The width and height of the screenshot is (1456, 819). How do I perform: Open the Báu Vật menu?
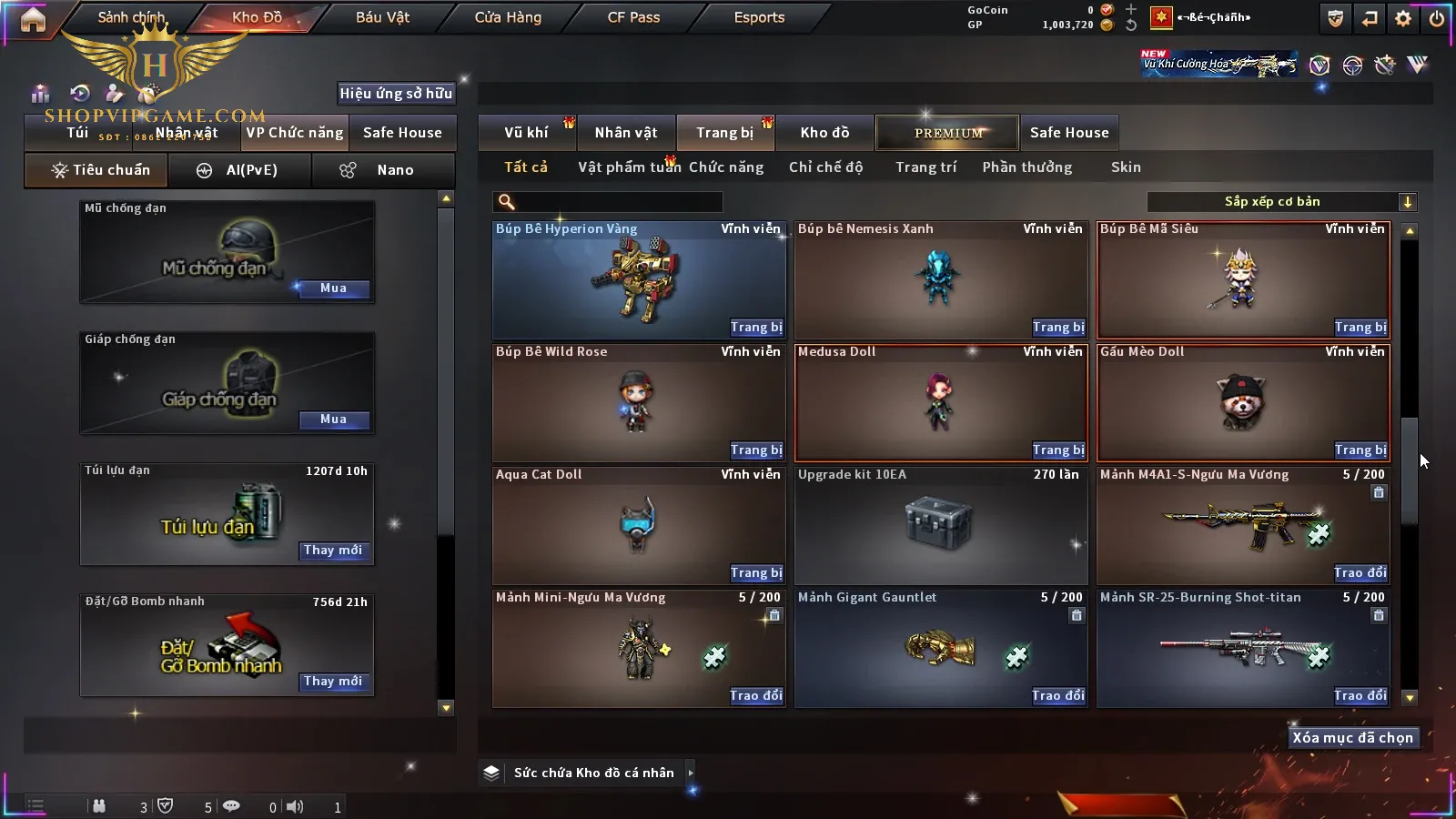[x=382, y=17]
